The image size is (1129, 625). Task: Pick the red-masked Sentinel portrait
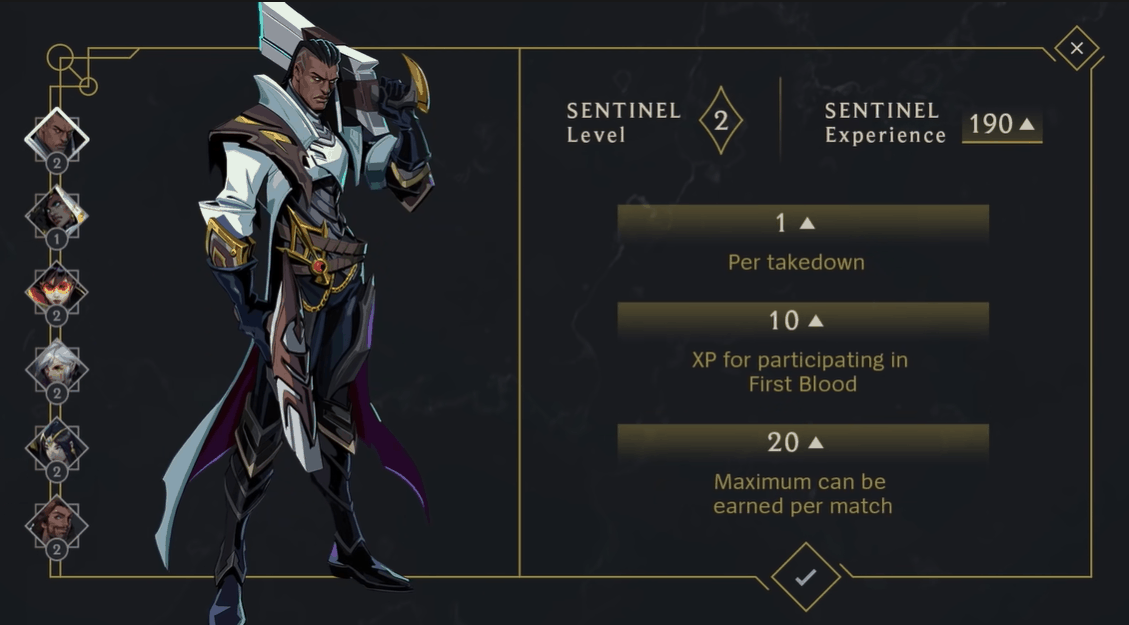57,291
